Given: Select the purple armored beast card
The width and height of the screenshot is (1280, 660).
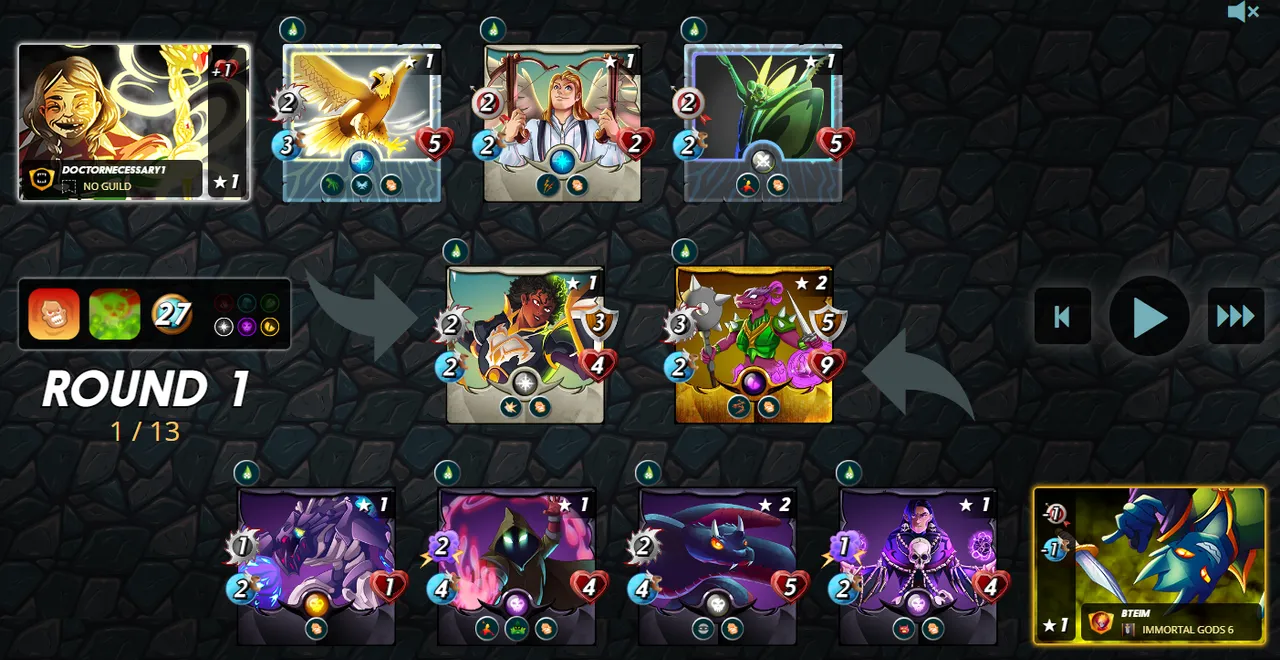Looking at the screenshot, I should click(x=316, y=566).
